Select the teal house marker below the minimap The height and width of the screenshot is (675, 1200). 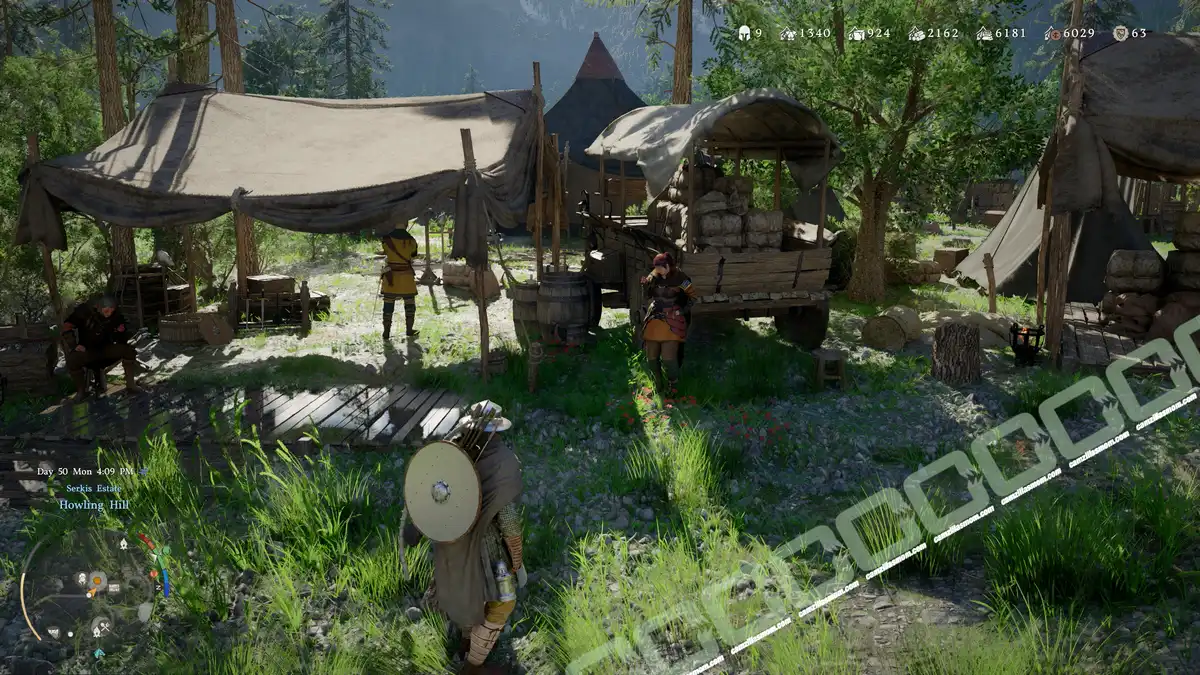click(99, 653)
